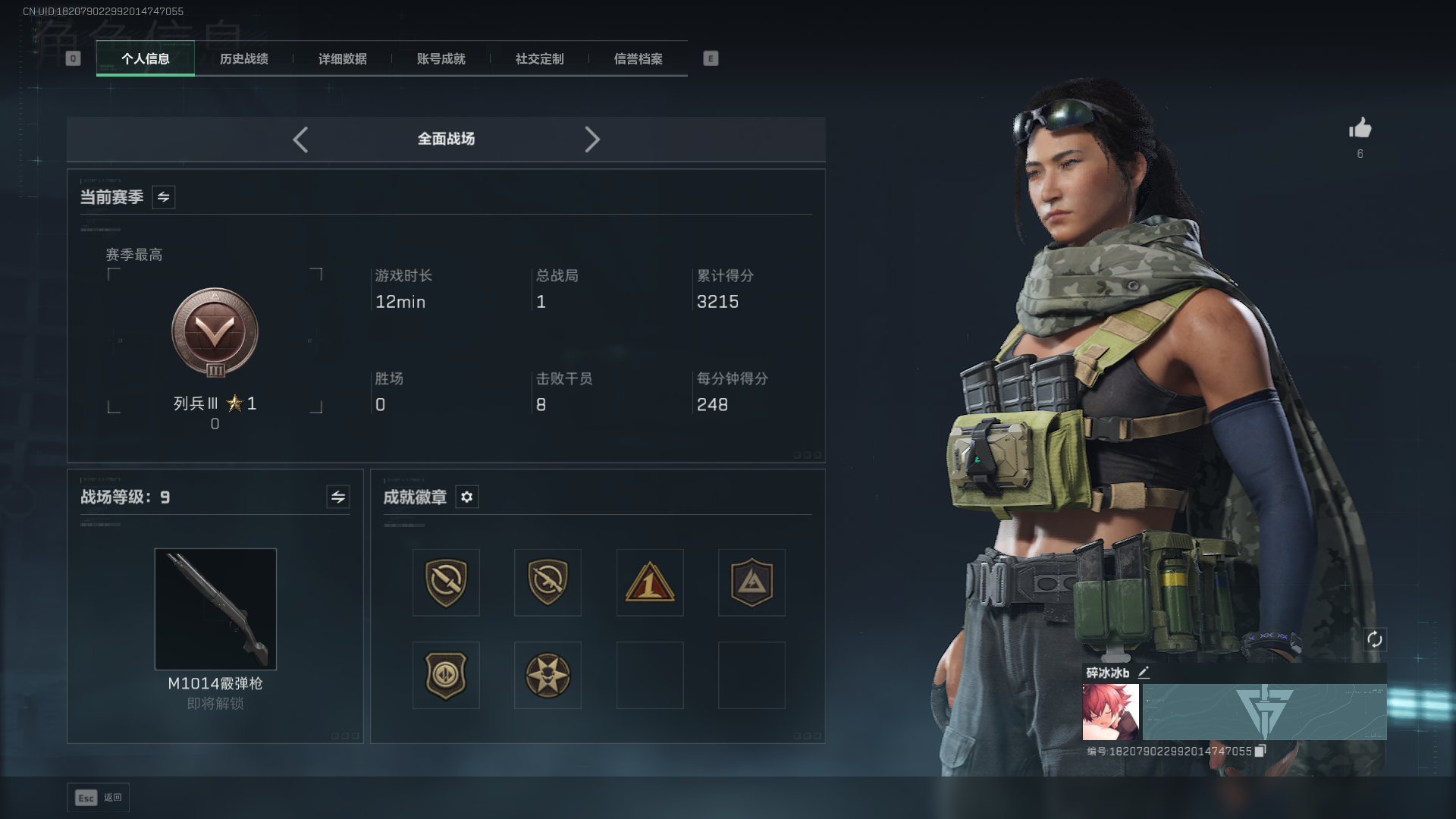Open the 成就徽章 gear settings
The width and height of the screenshot is (1456, 819).
(466, 497)
